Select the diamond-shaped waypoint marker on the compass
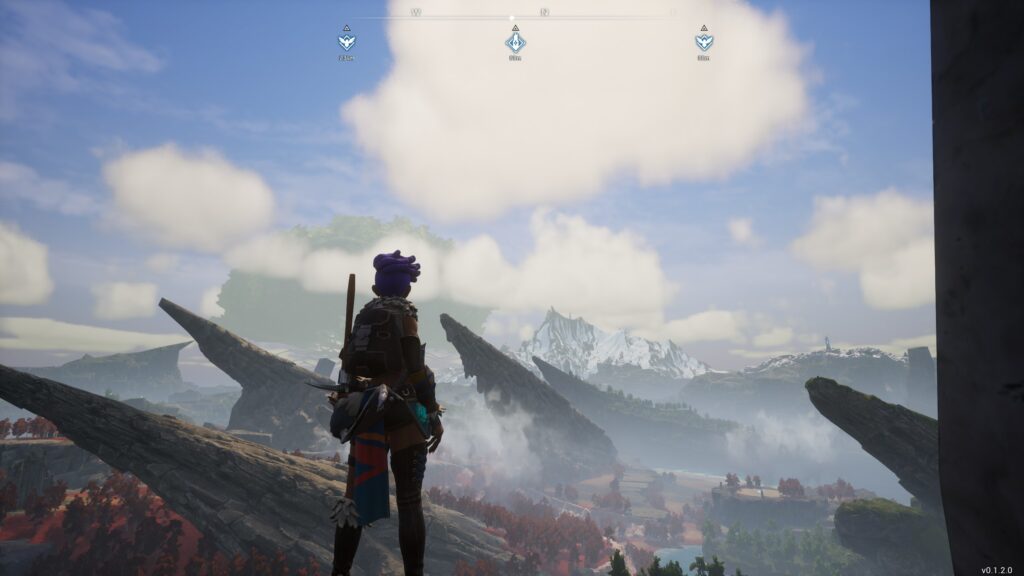This screenshot has width=1024, height=576. [515, 42]
